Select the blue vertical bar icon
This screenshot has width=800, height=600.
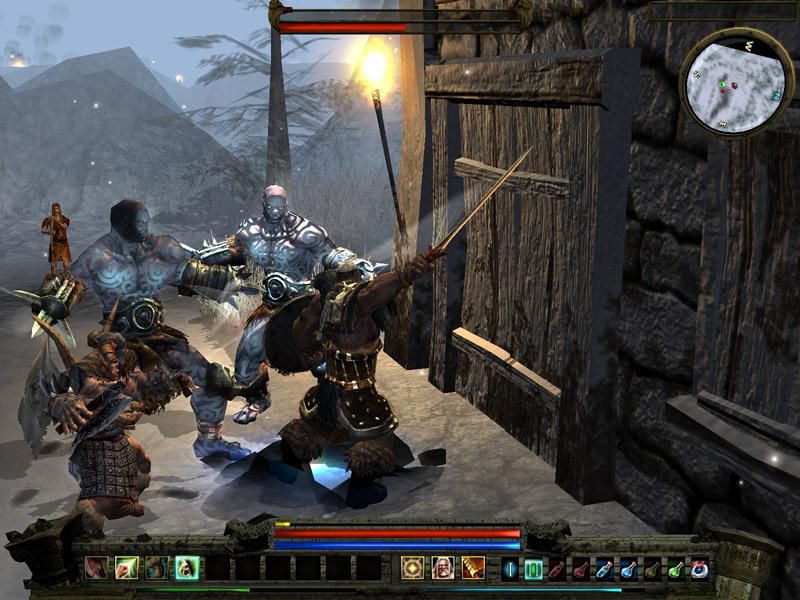point(510,569)
